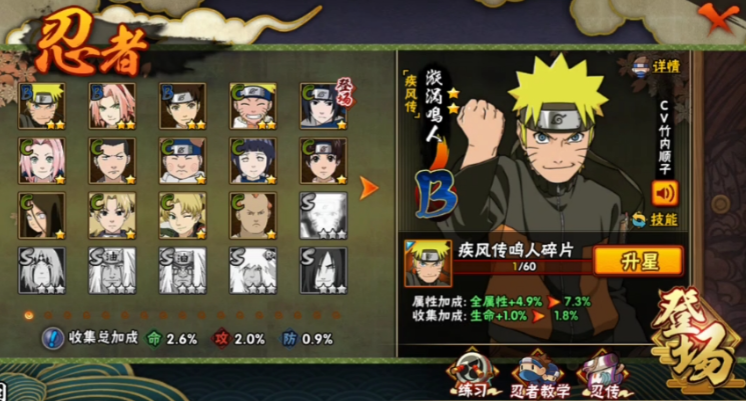The width and height of the screenshot is (746, 401).
Task: Click the orange arrow beside ninja grid
Action: [x=369, y=187]
